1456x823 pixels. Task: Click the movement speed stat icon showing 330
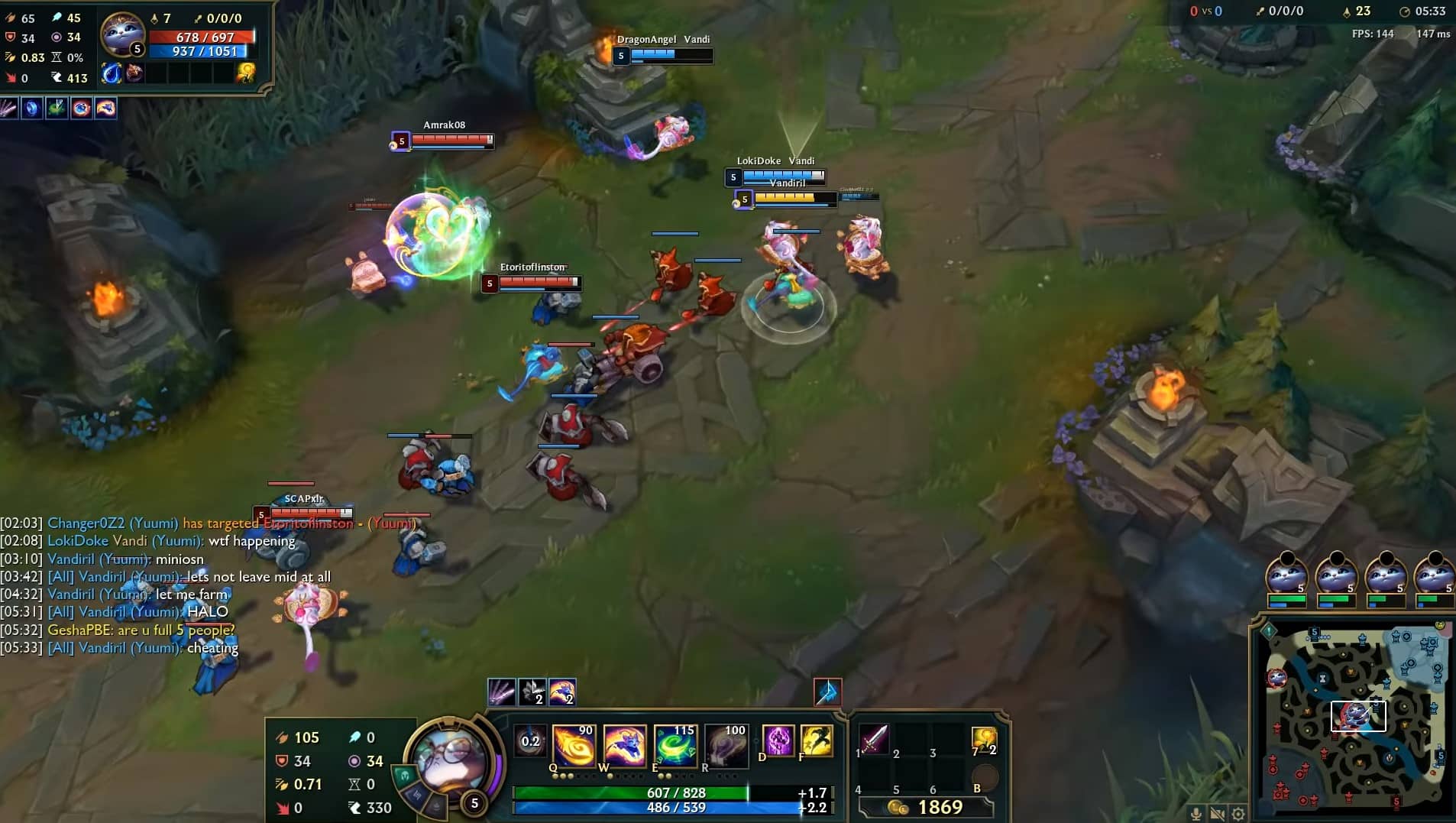pyautogui.click(x=354, y=808)
